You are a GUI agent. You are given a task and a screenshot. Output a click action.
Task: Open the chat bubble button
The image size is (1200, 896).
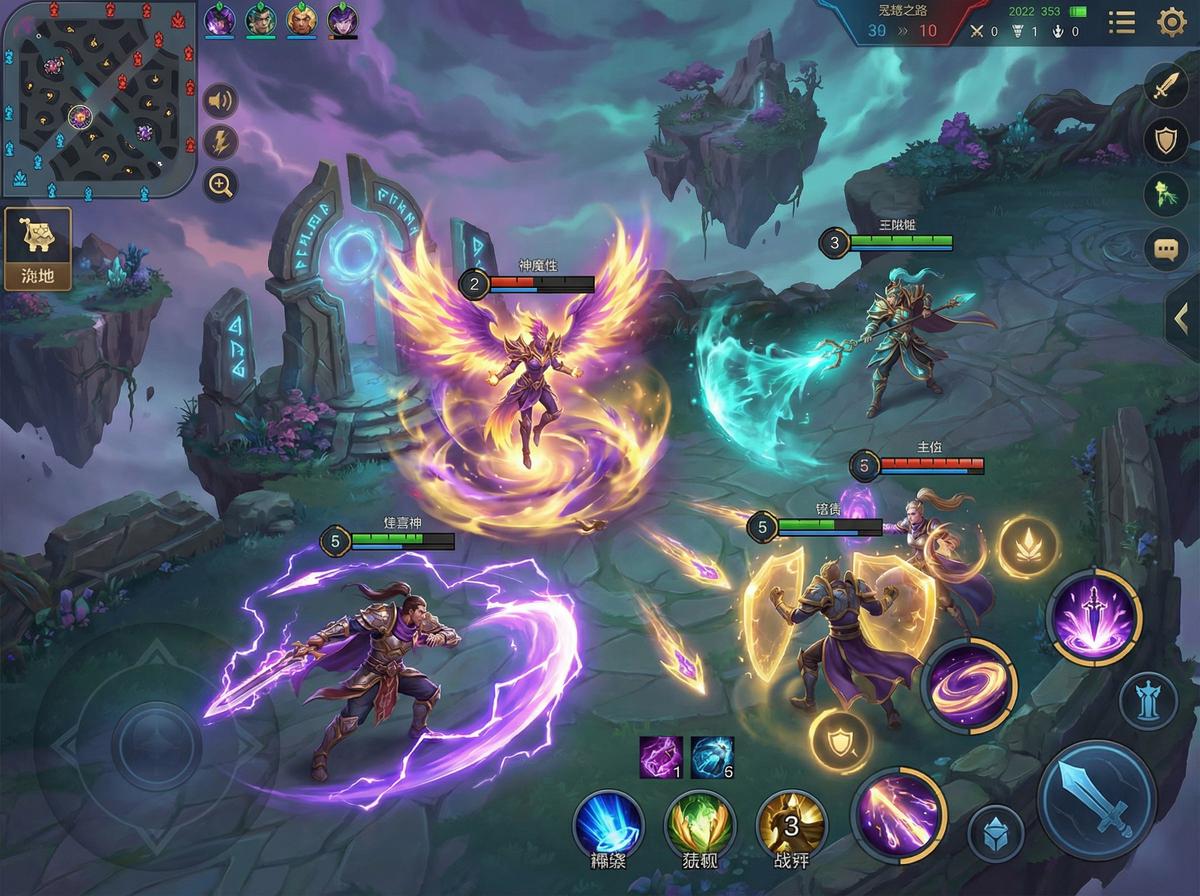coord(1165,249)
